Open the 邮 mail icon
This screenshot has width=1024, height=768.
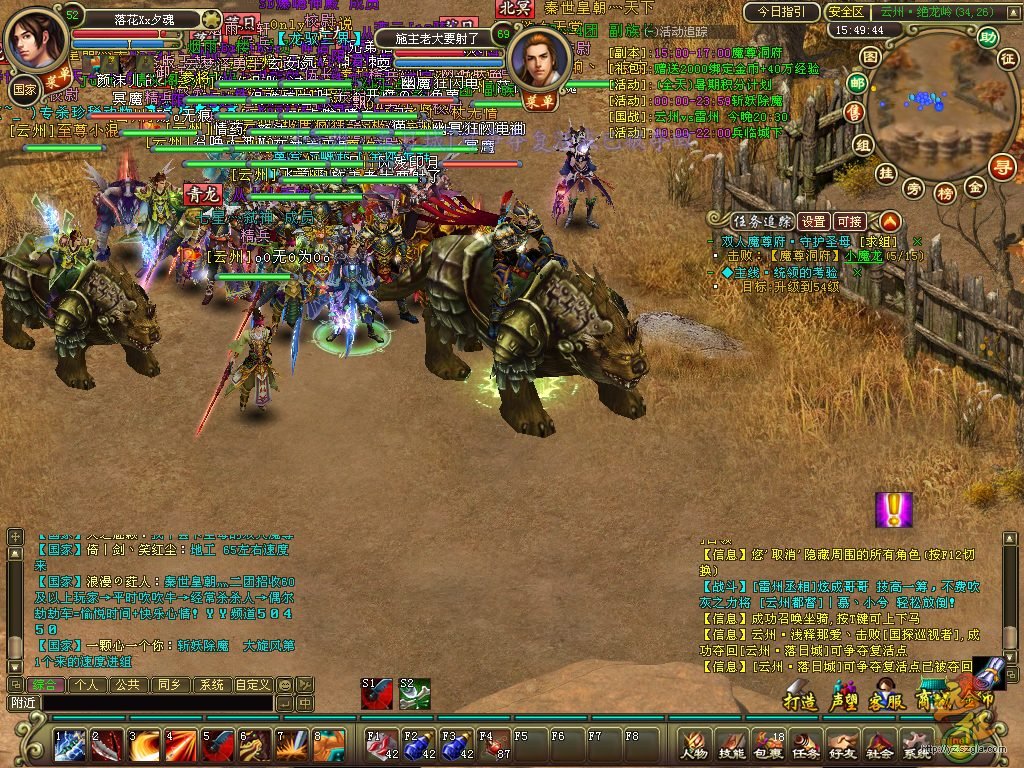[x=856, y=83]
